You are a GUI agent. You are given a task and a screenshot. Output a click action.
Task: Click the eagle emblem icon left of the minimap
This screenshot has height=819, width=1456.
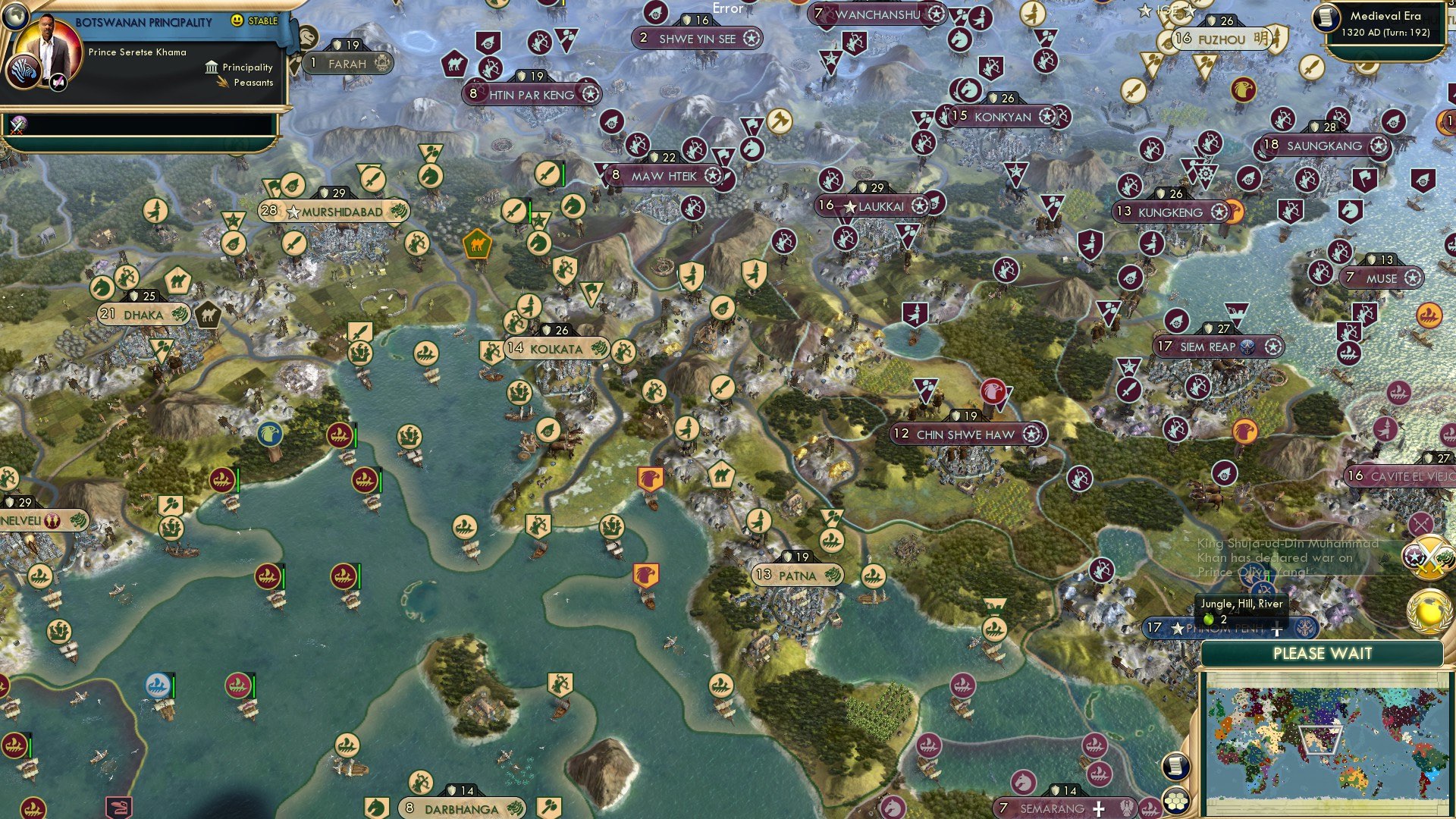click(x=1126, y=810)
